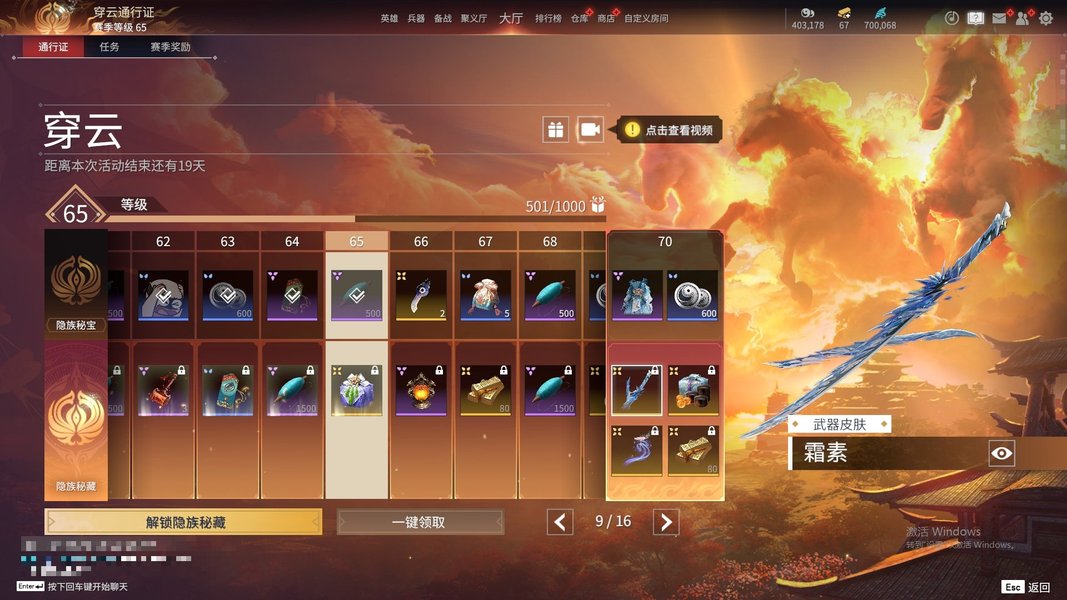The height and width of the screenshot is (600, 1067).
Task: Open 自定义房间 custom room
Action: (646, 19)
